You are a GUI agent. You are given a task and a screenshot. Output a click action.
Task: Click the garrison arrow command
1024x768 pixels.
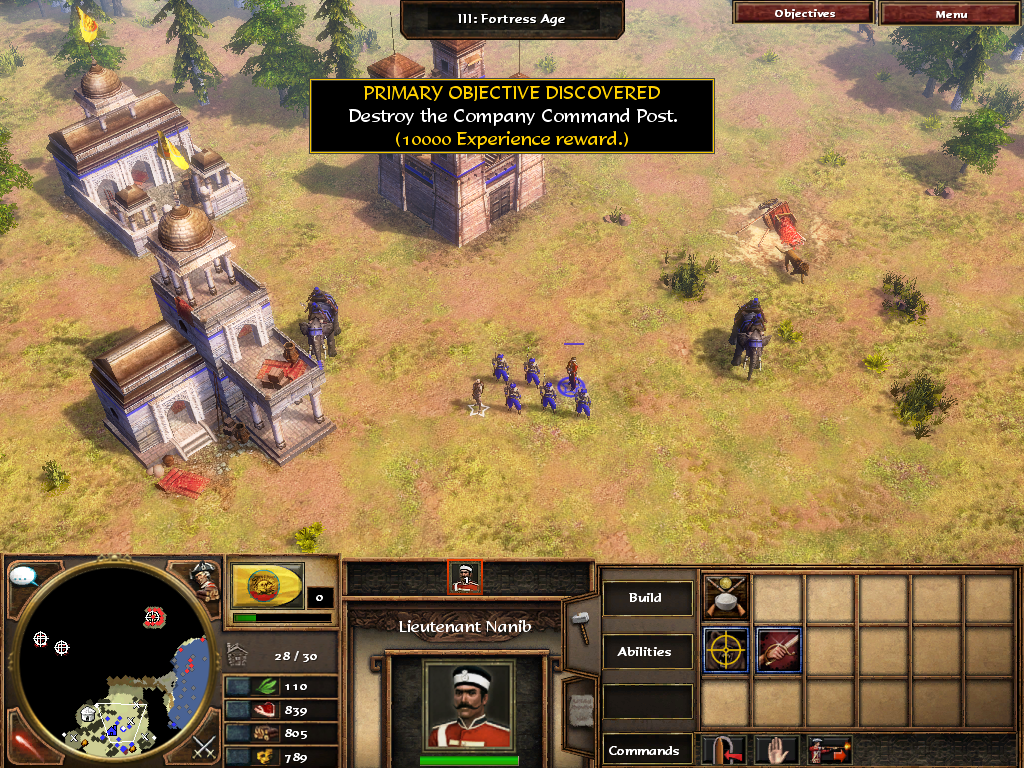[x=724, y=749]
